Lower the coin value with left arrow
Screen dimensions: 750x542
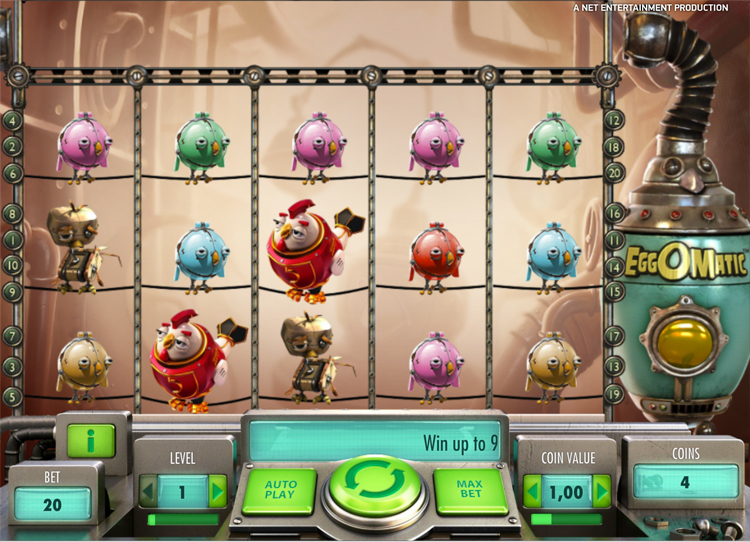click(530, 491)
